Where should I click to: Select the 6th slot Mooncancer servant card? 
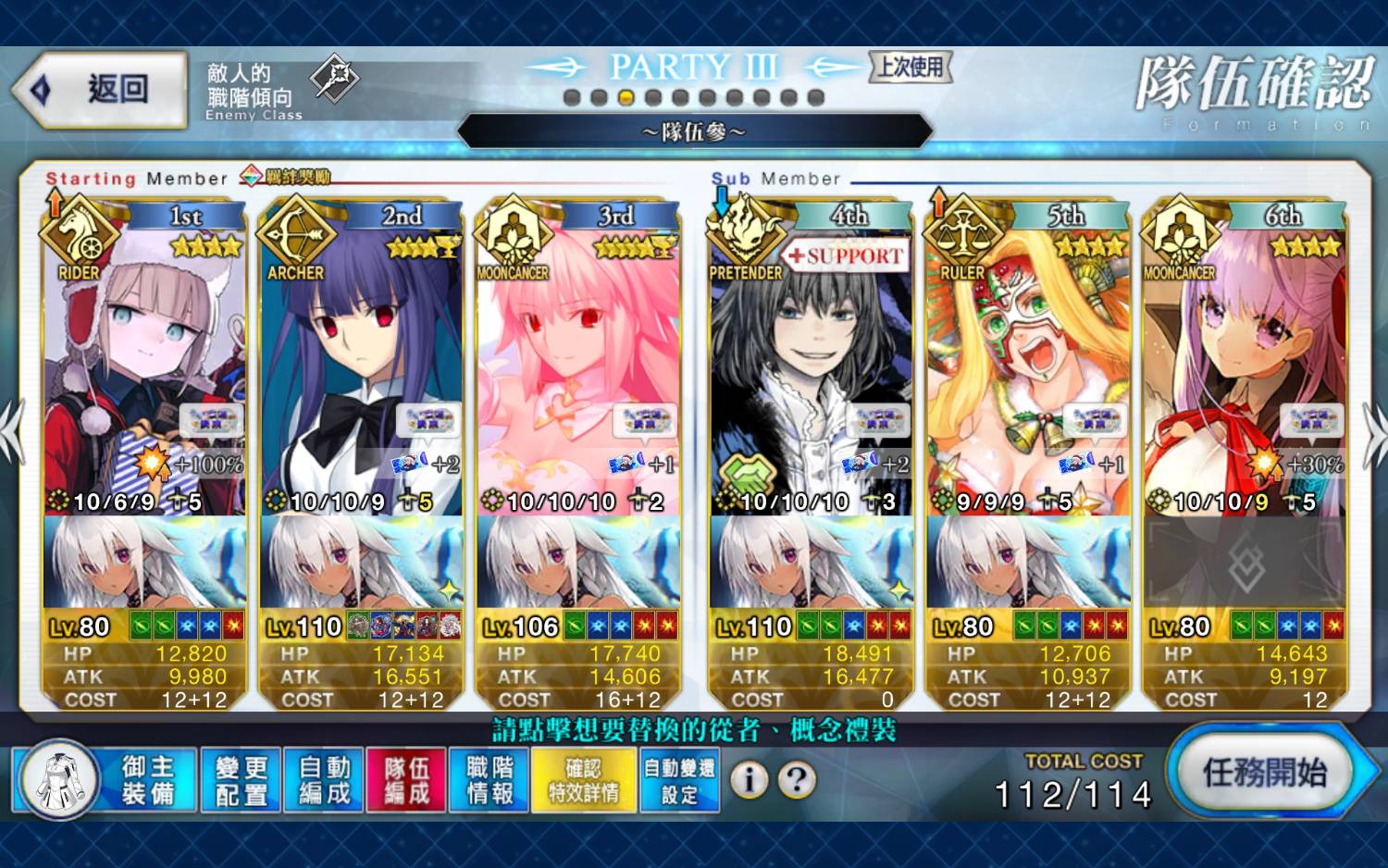point(1245,370)
